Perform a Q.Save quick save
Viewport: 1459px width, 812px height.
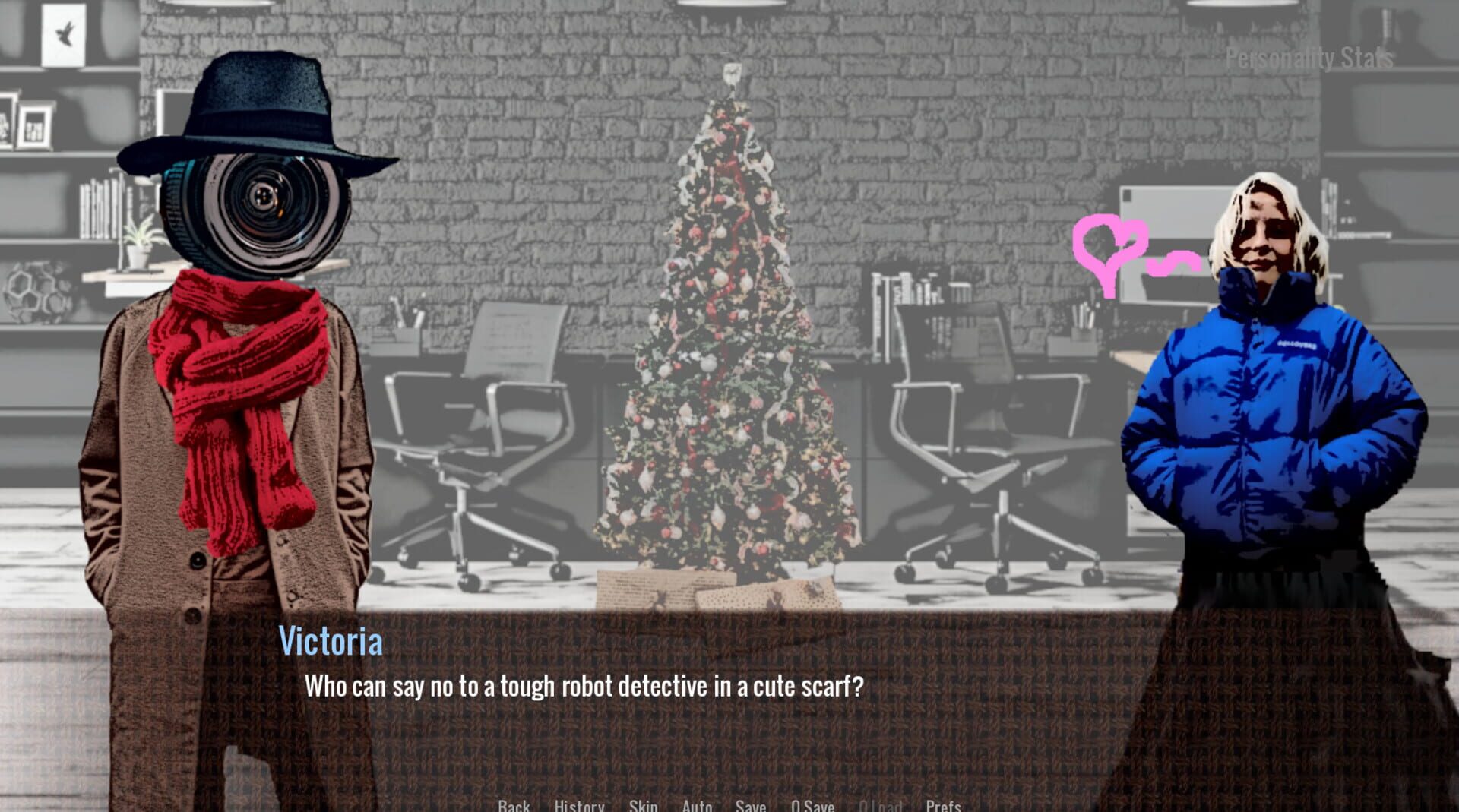[x=812, y=807]
